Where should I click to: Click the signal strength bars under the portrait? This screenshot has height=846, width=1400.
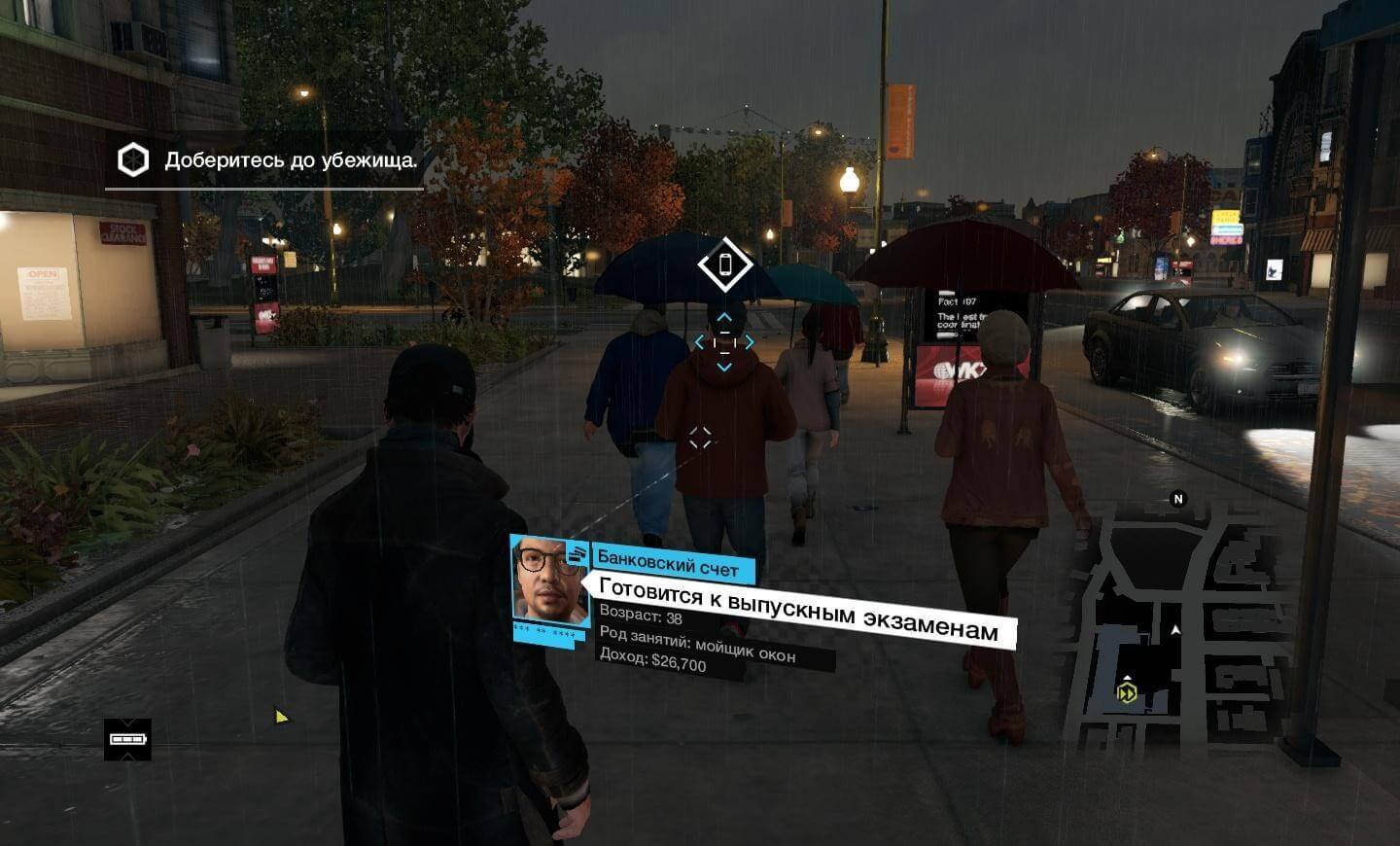point(542,632)
